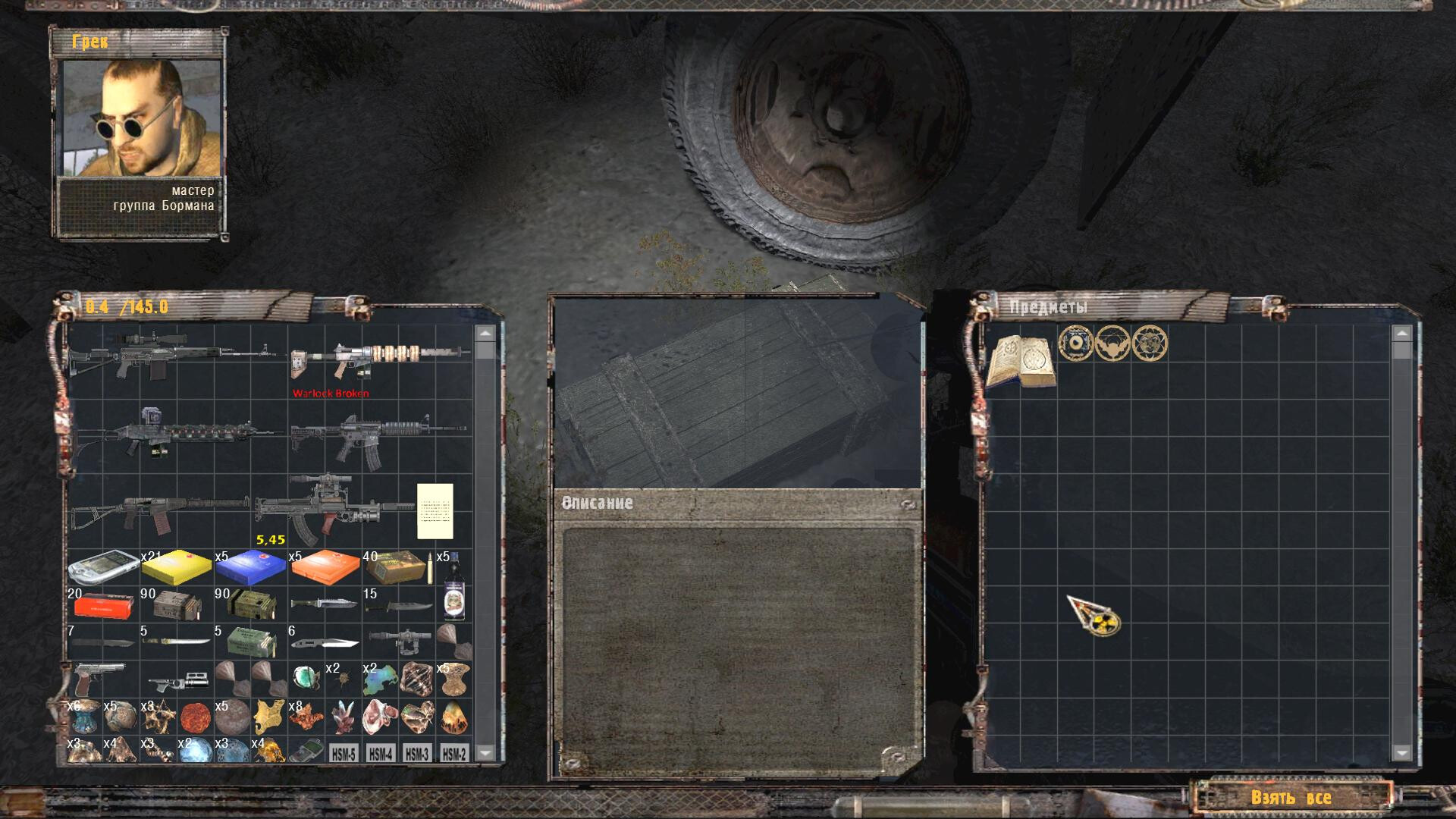
Task: Select the pistol in the inventory
Action: (100, 677)
